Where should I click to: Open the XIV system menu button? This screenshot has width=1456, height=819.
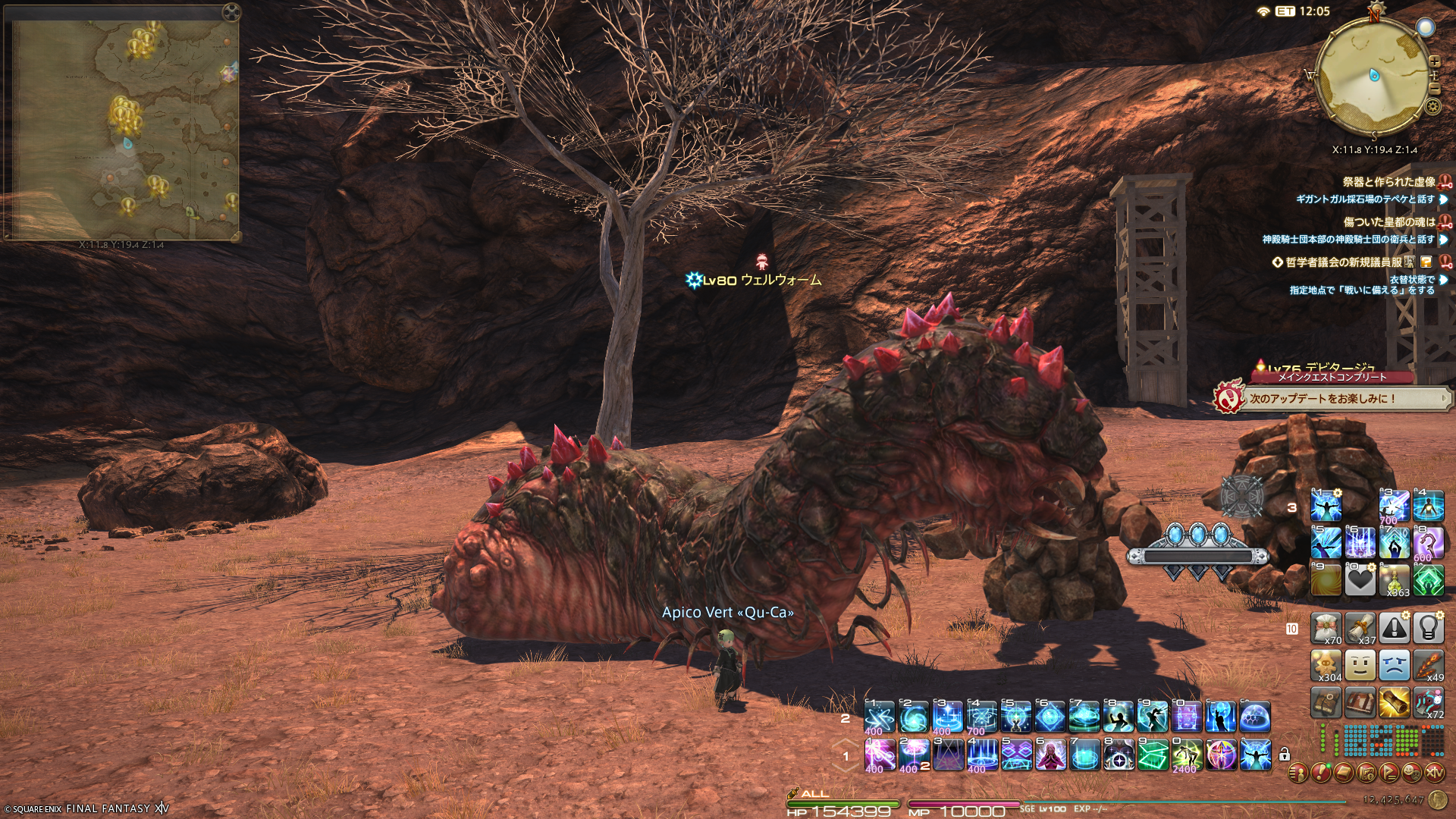1434,773
